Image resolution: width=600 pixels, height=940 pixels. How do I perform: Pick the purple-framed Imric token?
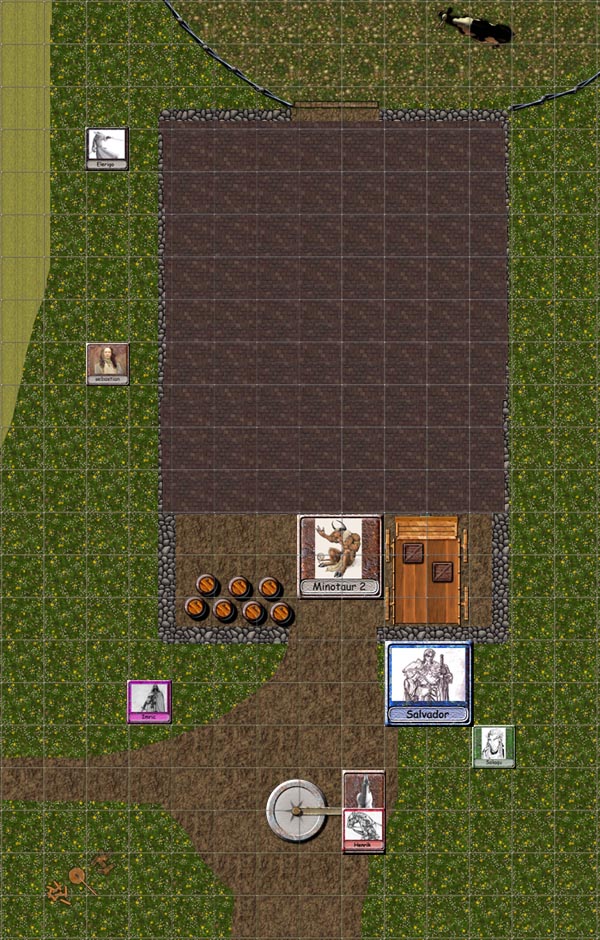tap(149, 701)
